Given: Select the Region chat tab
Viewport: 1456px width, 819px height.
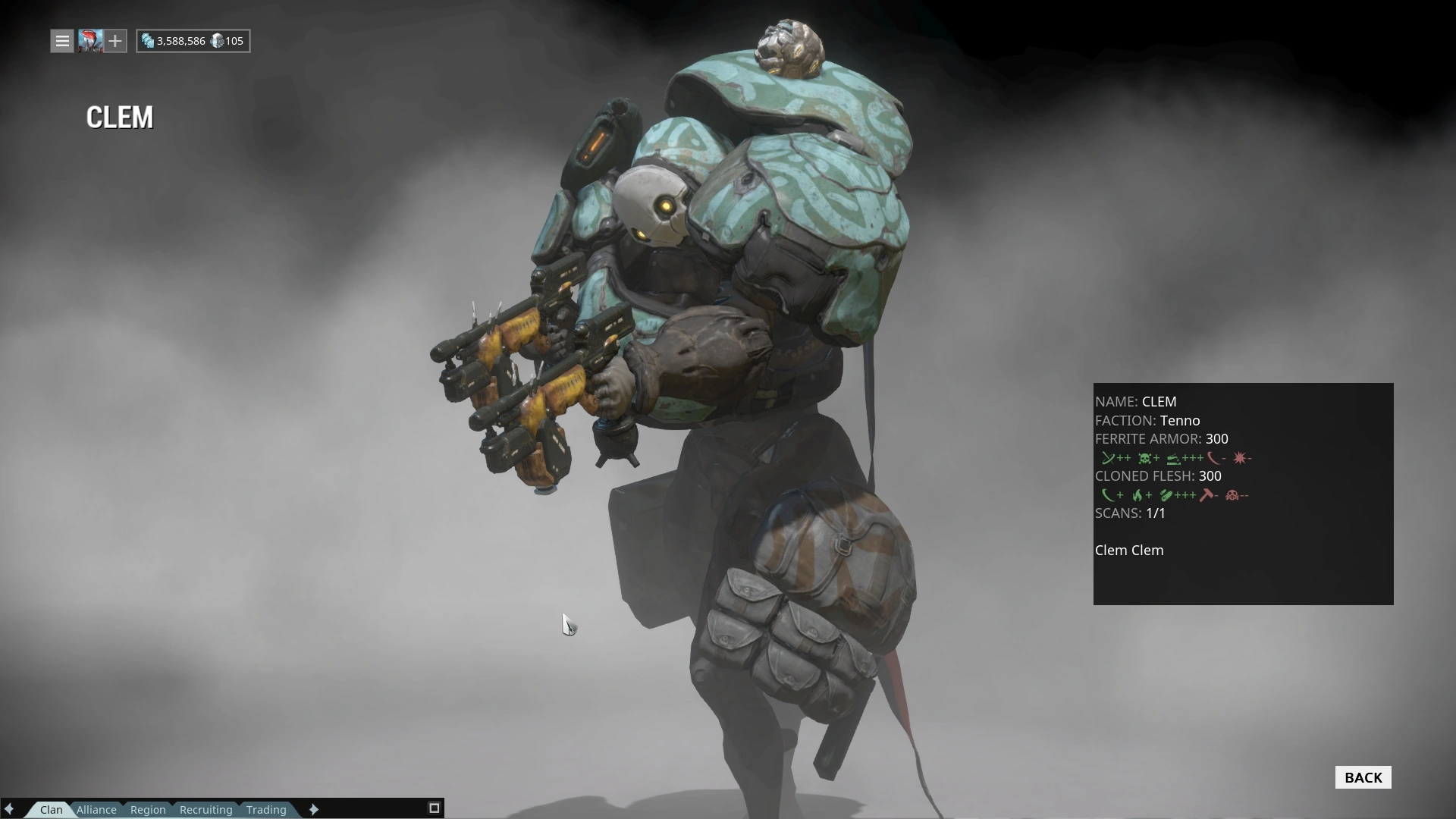Looking at the screenshot, I should pyautogui.click(x=148, y=809).
